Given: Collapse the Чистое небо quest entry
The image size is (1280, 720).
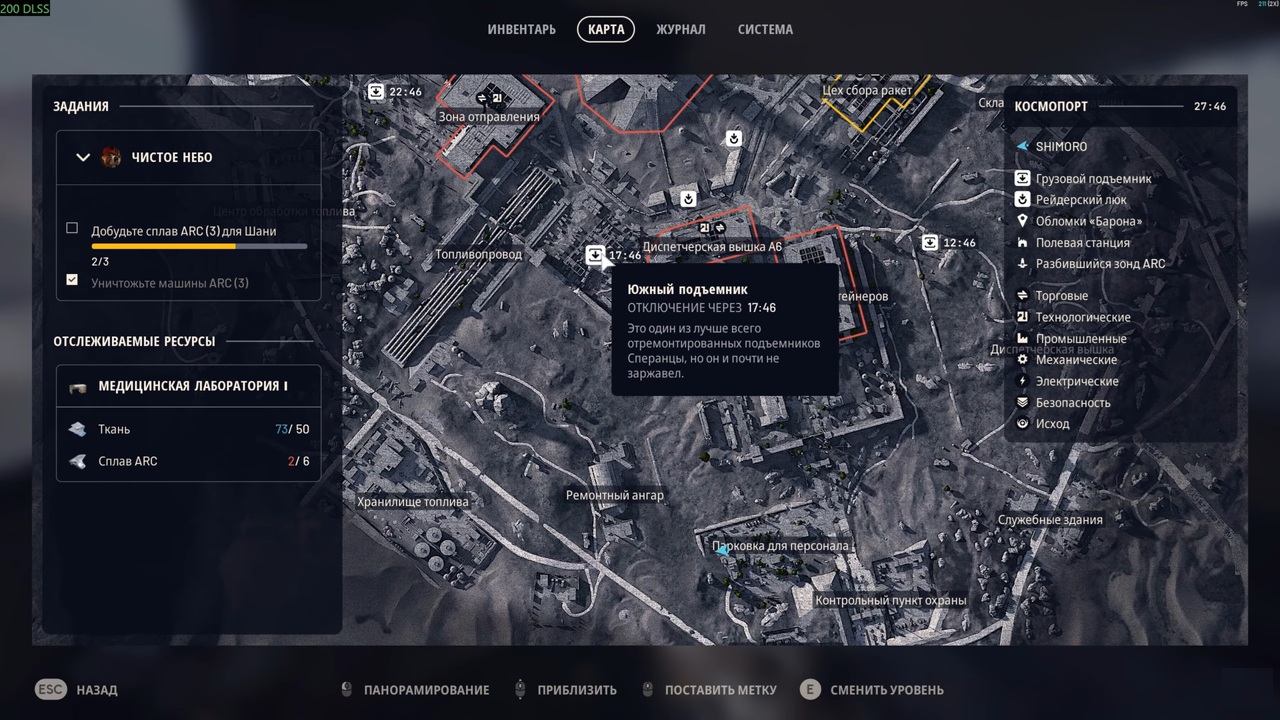Looking at the screenshot, I should click(83, 157).
